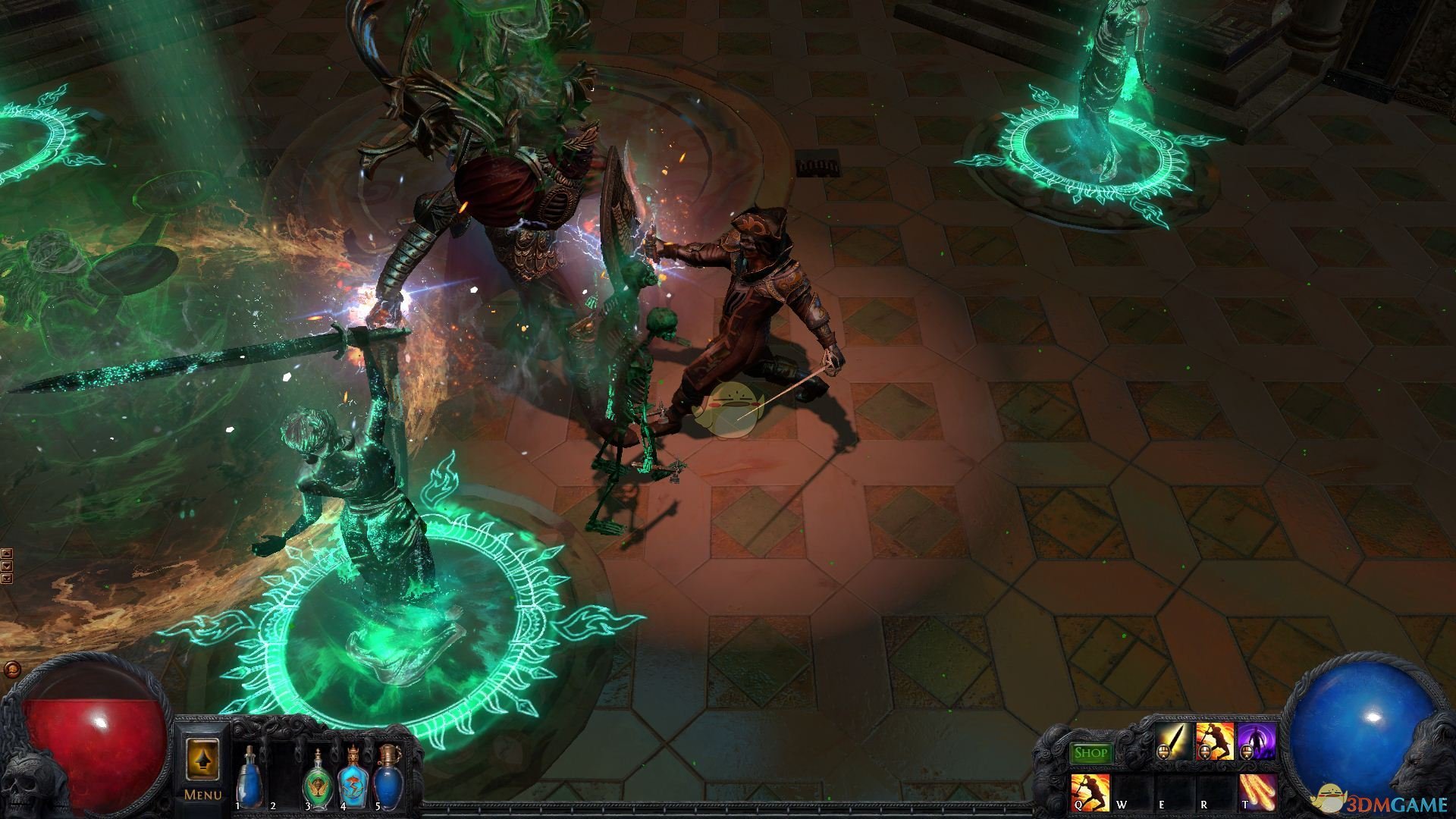Open the green Shop button
The image size is (1456, 819).
(1090, 753)
